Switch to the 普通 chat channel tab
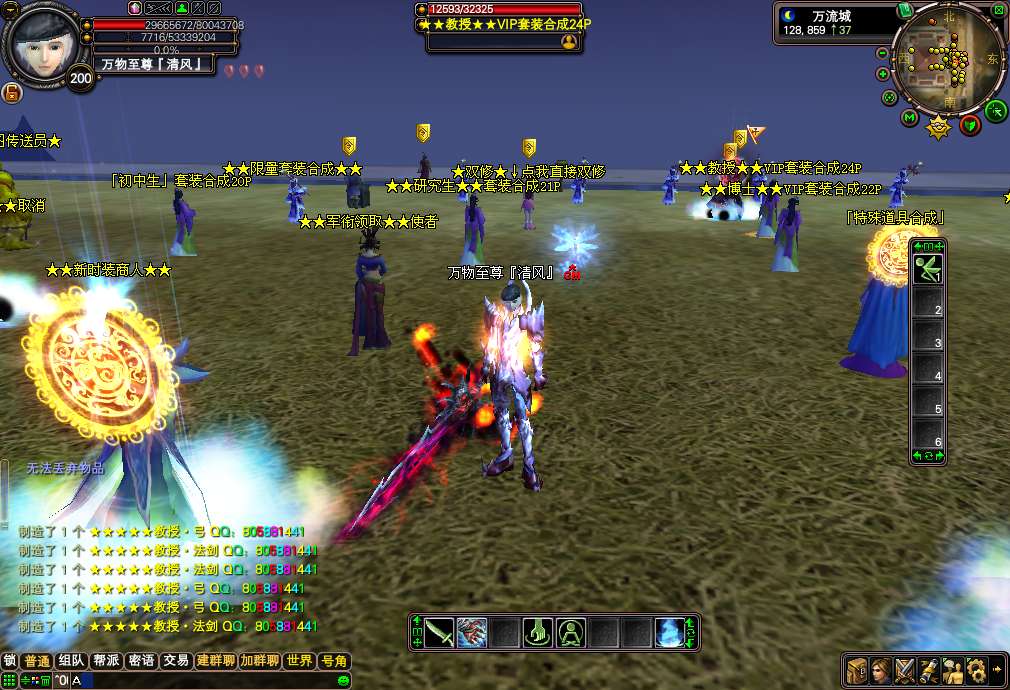 click(37, 661)
